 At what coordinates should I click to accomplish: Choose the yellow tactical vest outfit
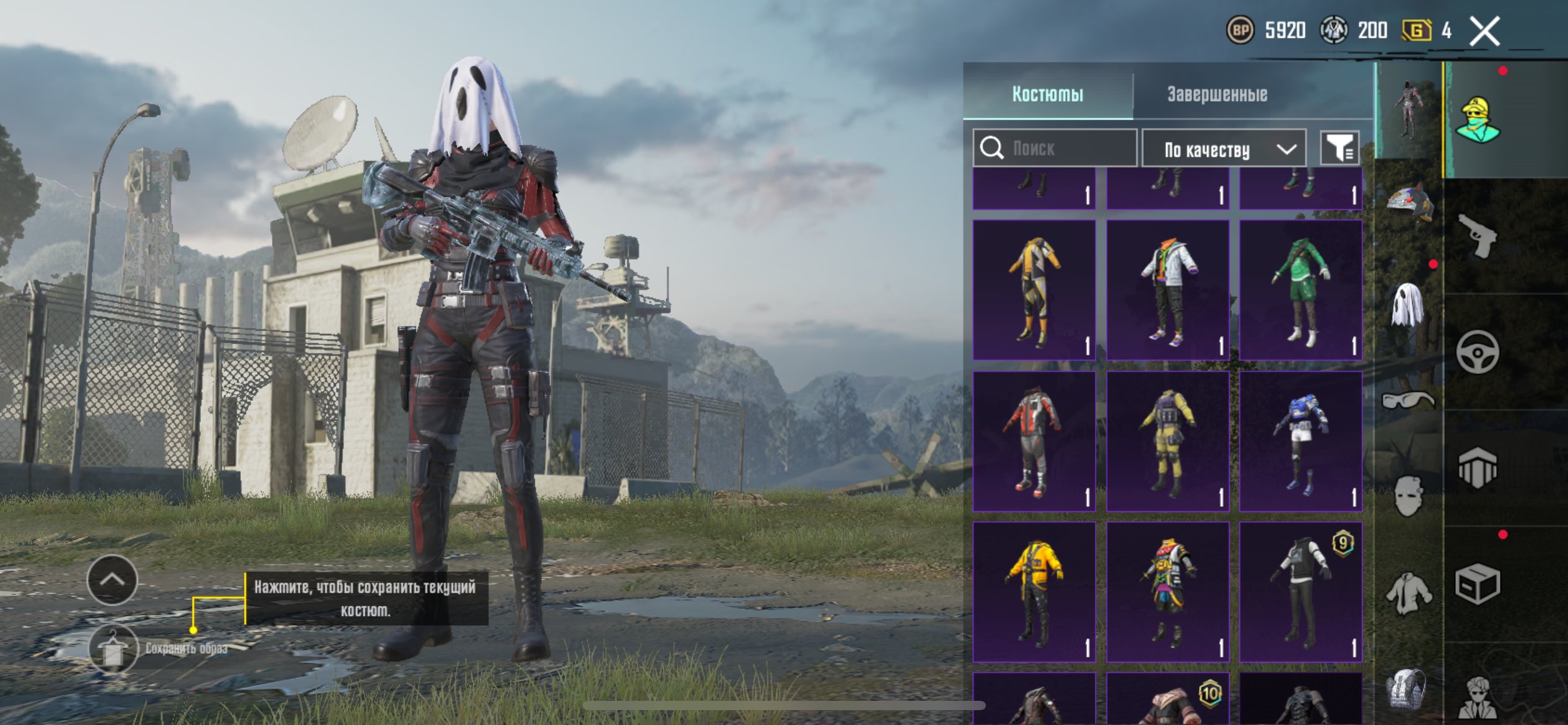1167,441
